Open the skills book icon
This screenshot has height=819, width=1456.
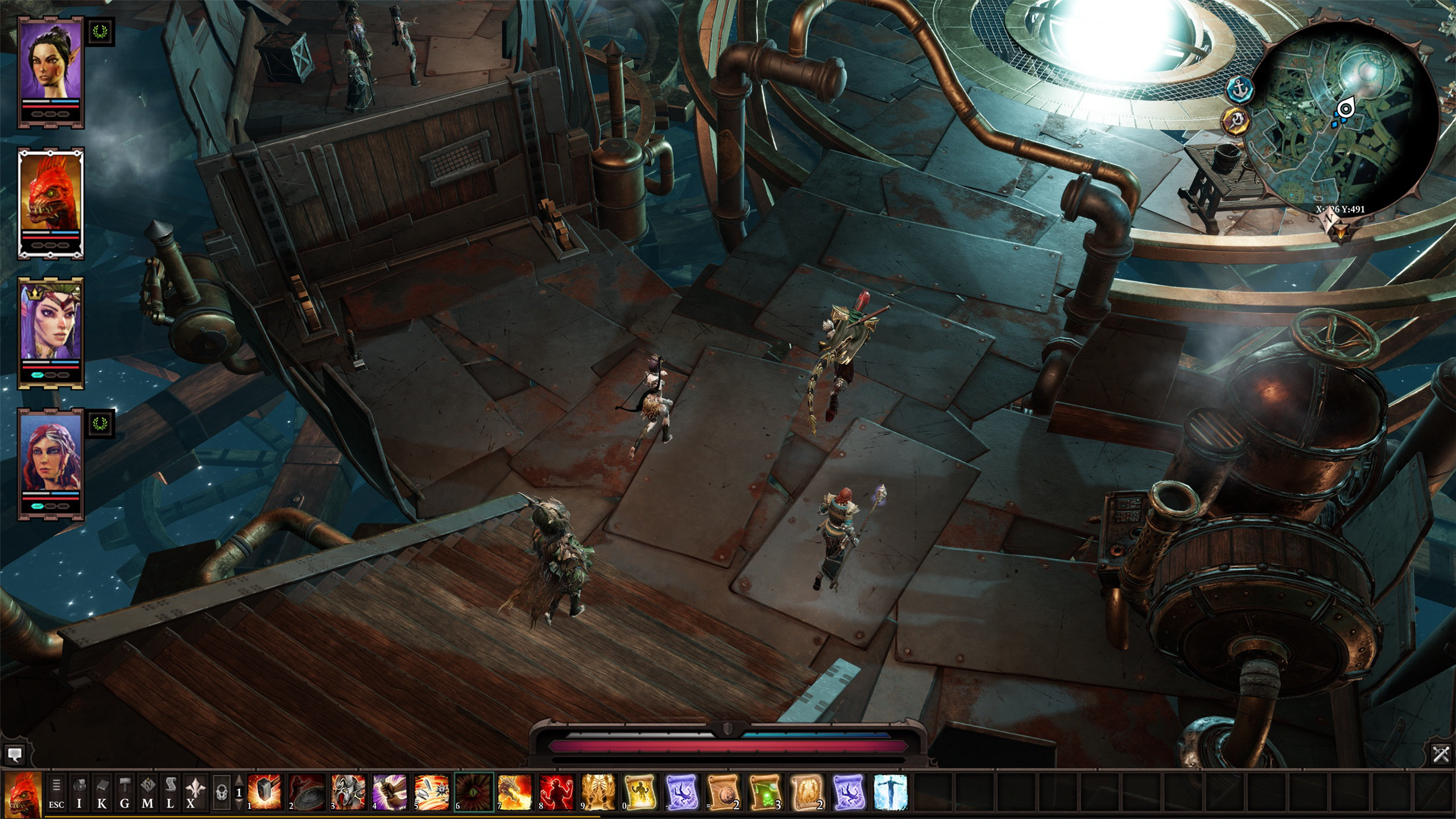click(x=102, y=792)
